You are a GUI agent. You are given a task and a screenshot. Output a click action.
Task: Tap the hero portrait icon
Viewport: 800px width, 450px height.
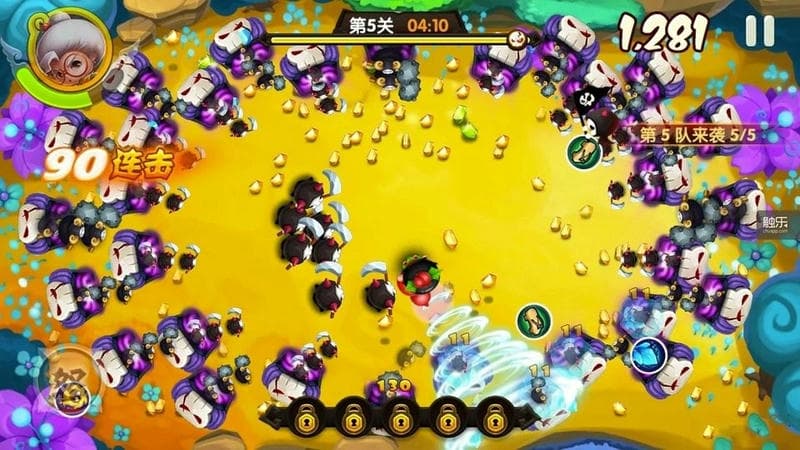pyautogui.click(x=58, y=57)
